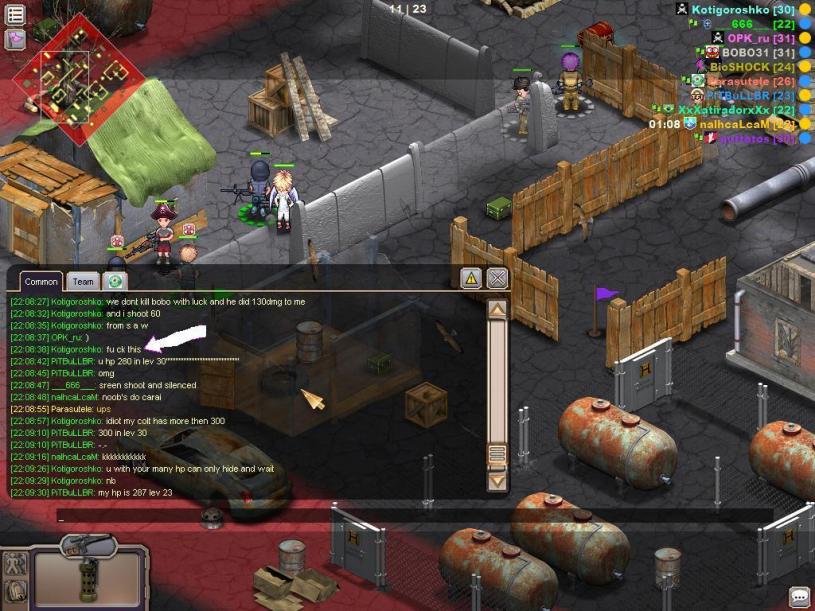Switch to the Common chat tab
The height and width of the screenshot is (611, 815).
tap(41, 282)
